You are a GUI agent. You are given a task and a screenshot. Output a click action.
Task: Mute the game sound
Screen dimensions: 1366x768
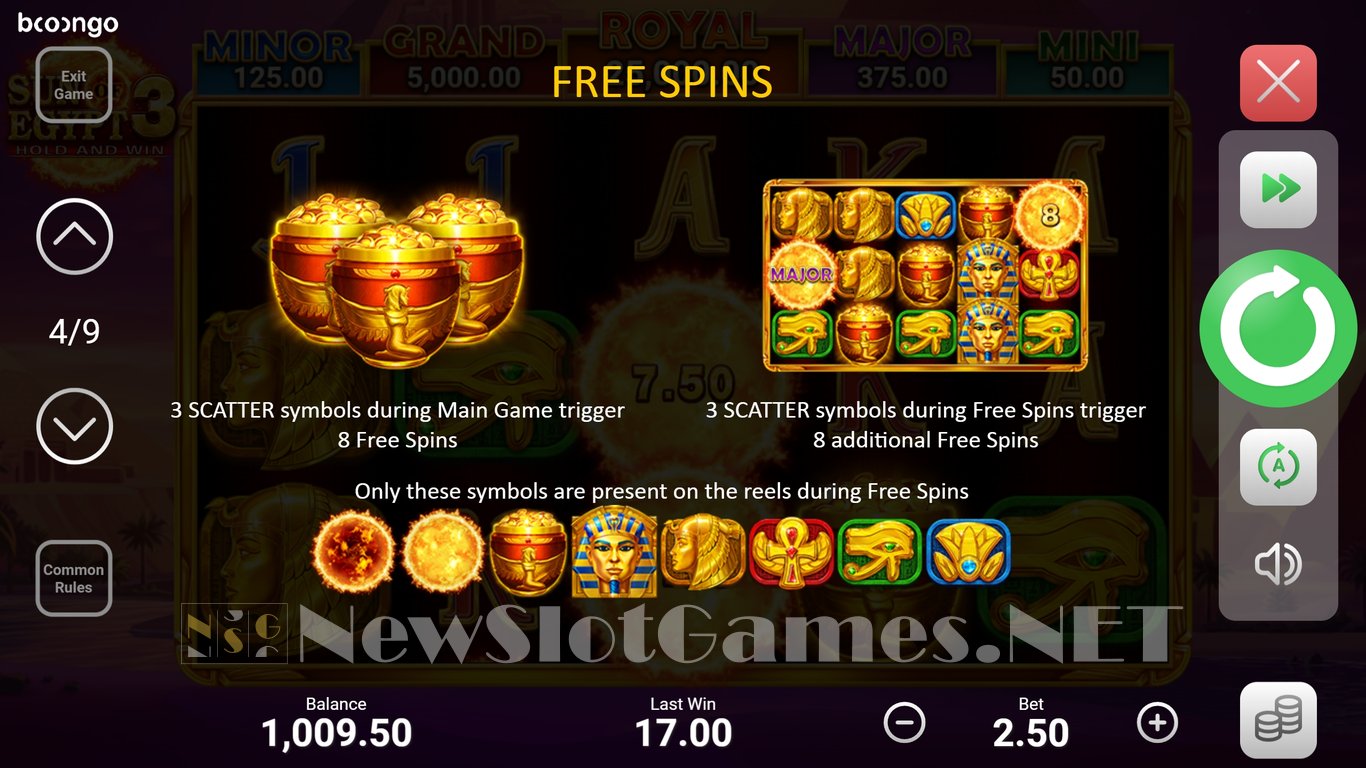[1278, 565]
